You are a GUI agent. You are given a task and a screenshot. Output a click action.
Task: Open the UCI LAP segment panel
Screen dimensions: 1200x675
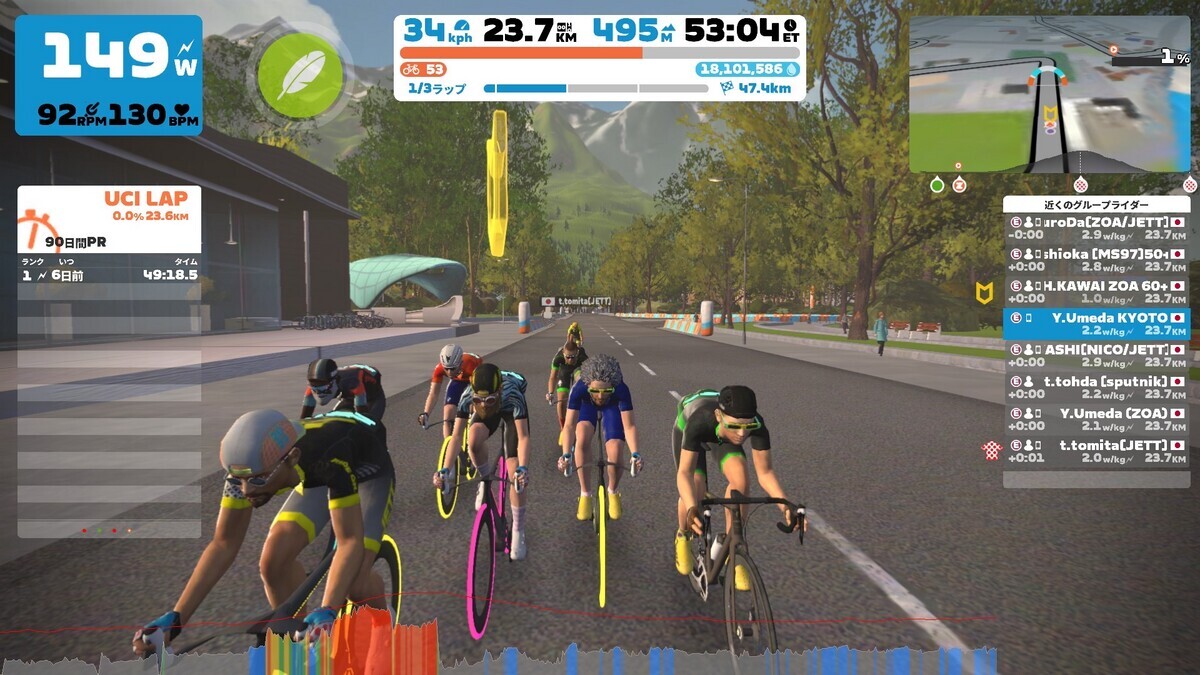point(109,218)
